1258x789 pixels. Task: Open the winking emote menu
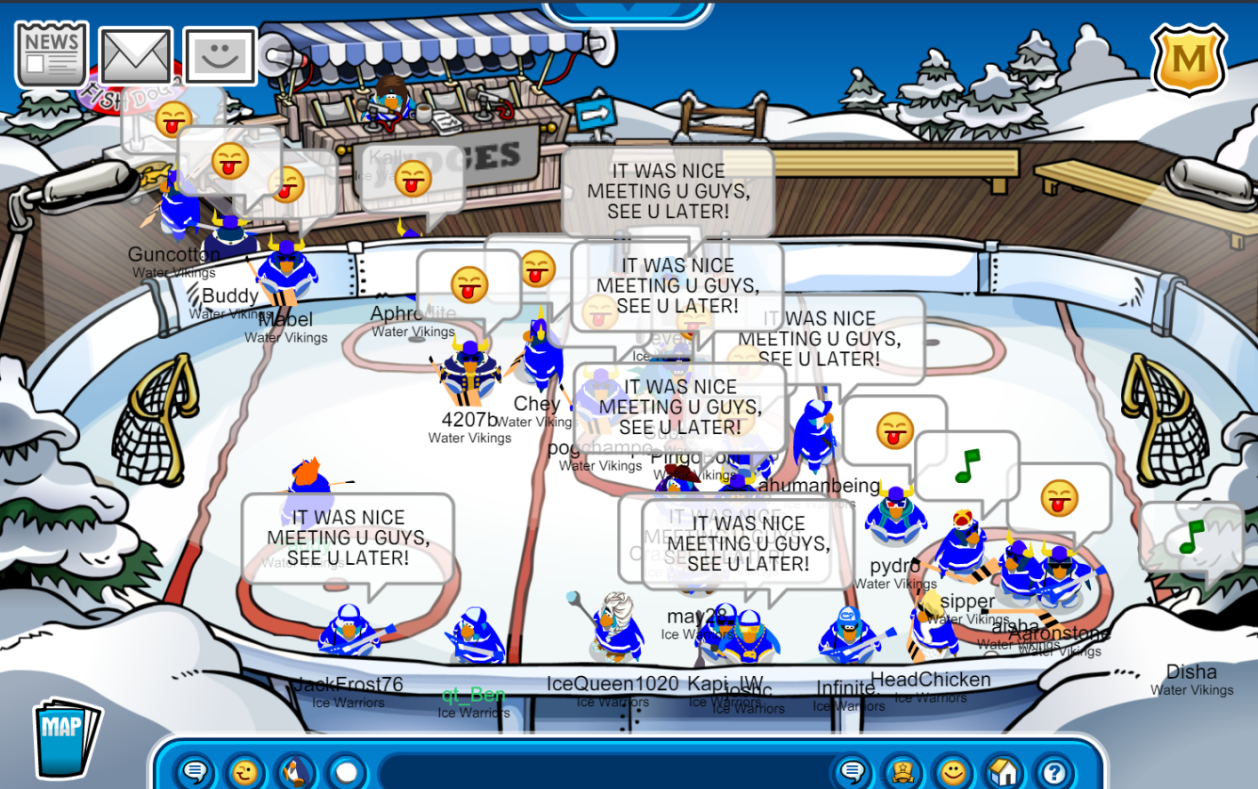245,771
